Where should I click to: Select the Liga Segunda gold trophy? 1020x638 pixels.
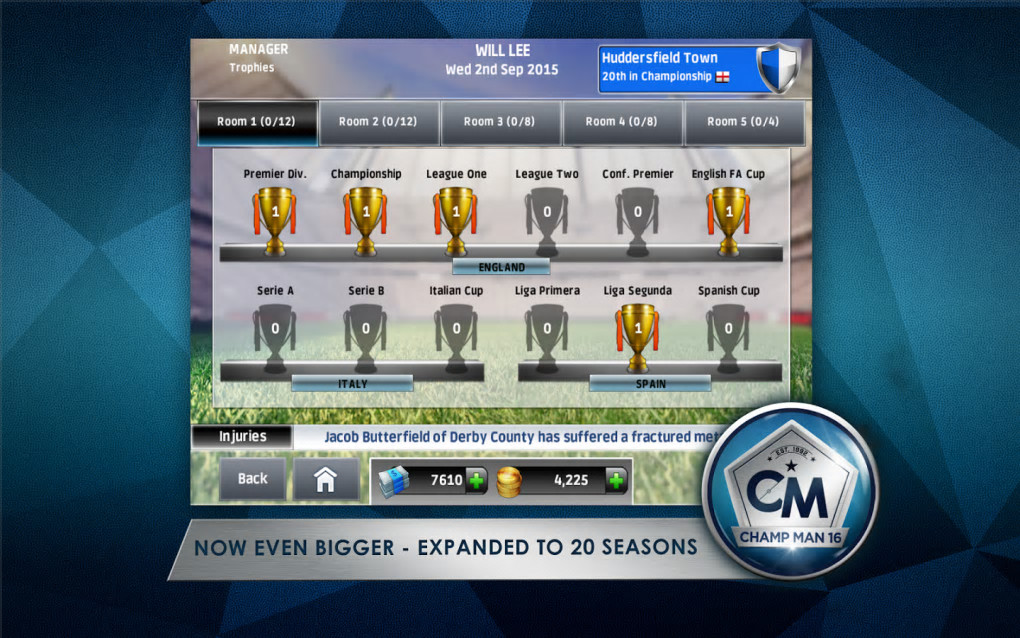(x=638, y=334)
